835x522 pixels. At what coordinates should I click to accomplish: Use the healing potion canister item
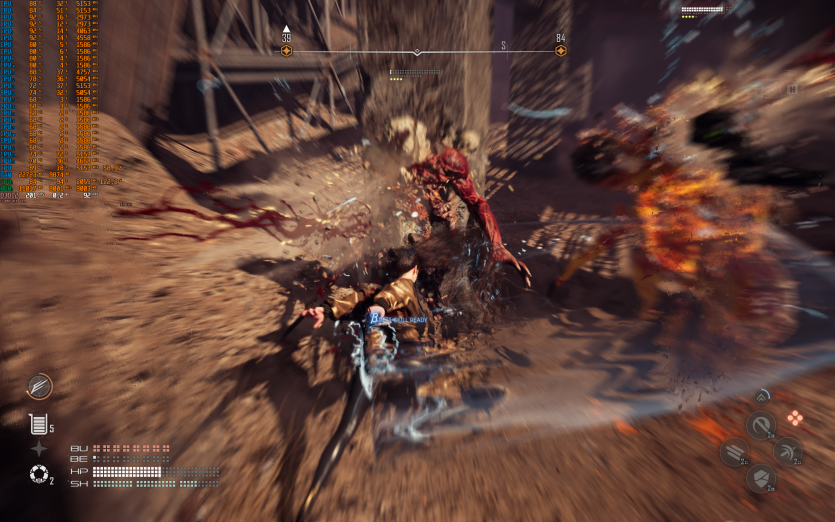point(39,424)
